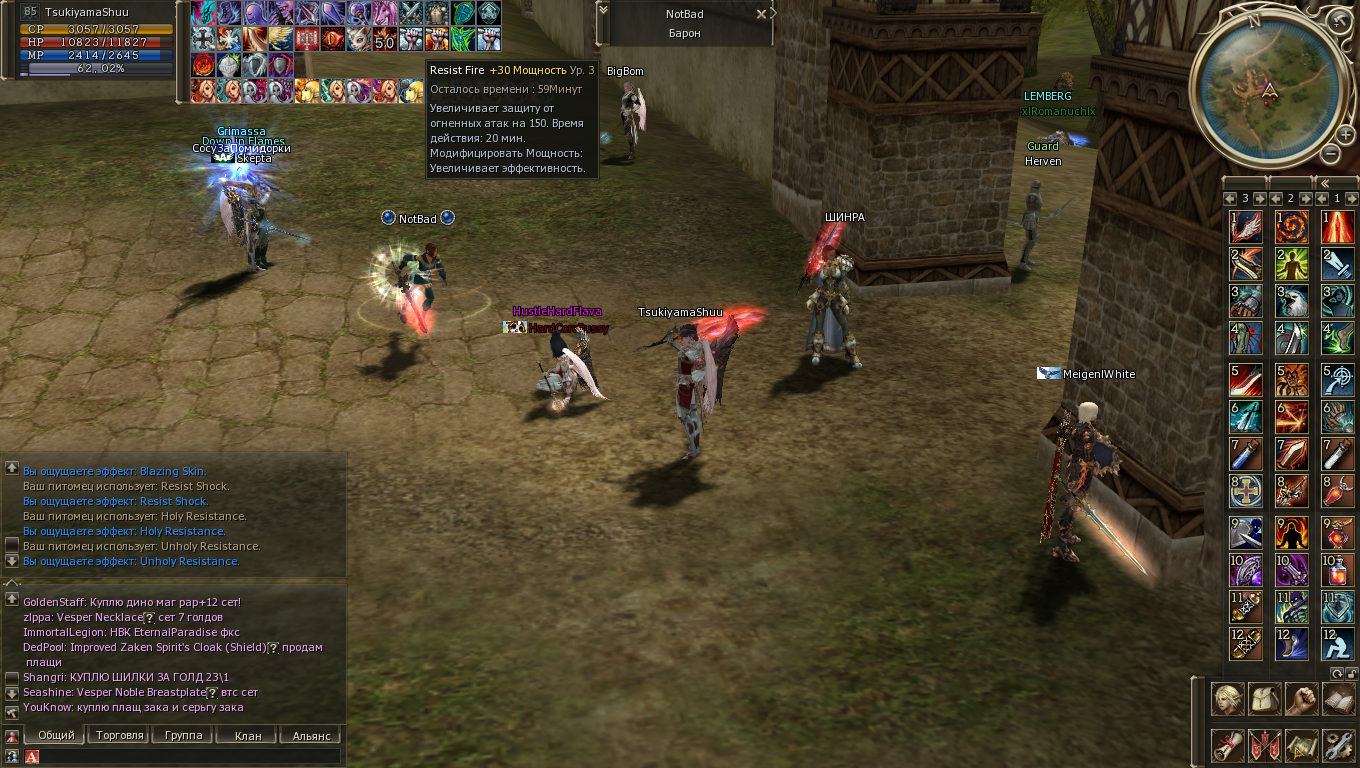Open the minimap hammer settings button

coord(1340,20)
